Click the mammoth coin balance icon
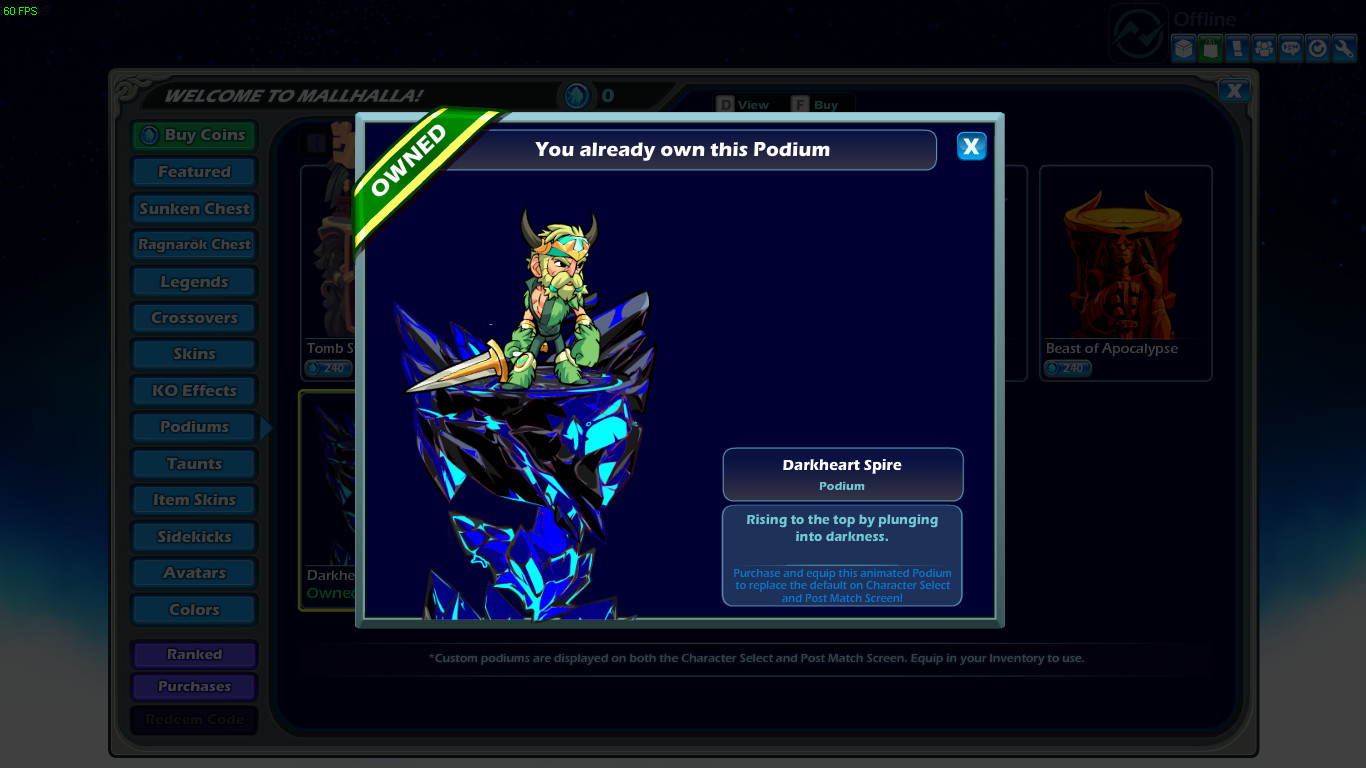The width and height of the screenshot is (1366, 768). pyautogui.click(x=575, y=97)
